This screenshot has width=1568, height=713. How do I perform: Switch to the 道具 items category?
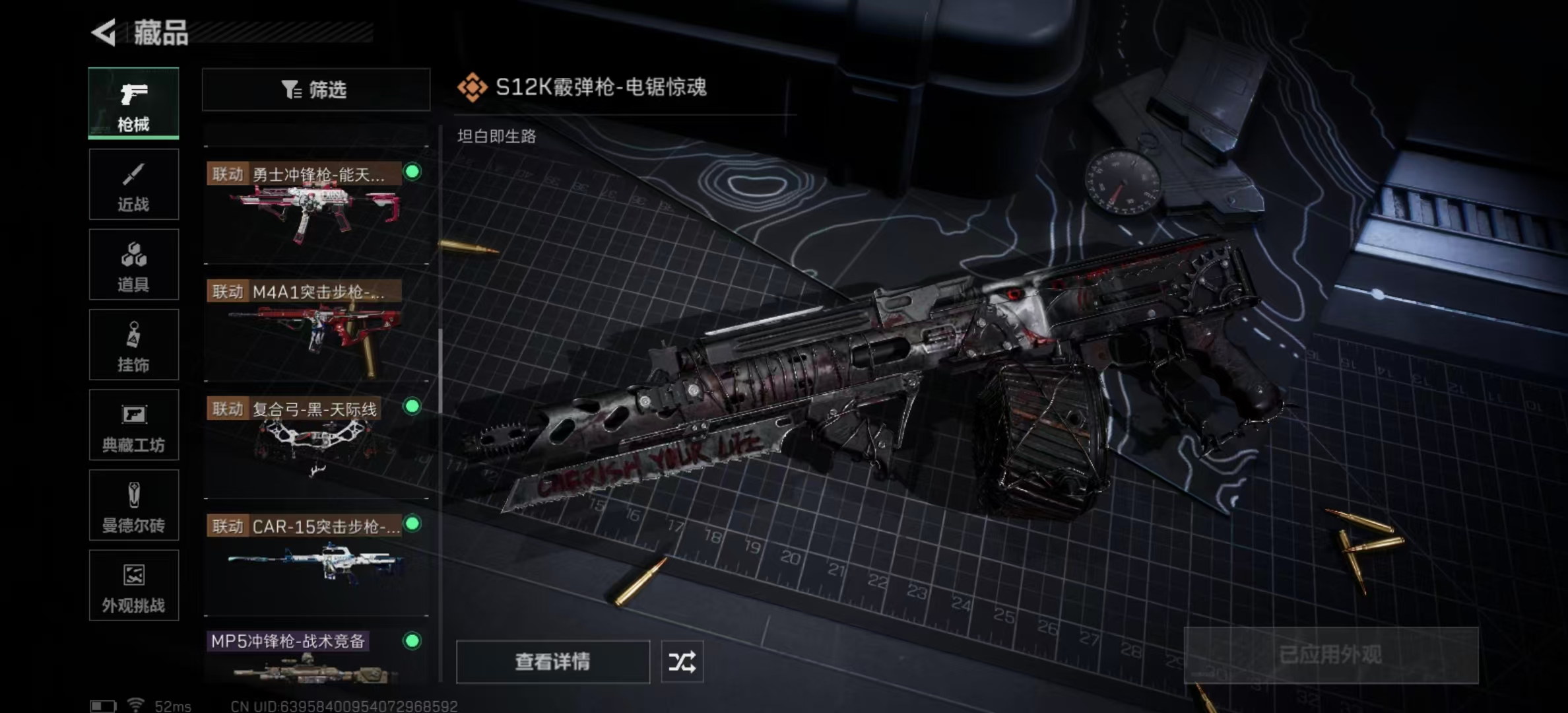coord(133,264)
